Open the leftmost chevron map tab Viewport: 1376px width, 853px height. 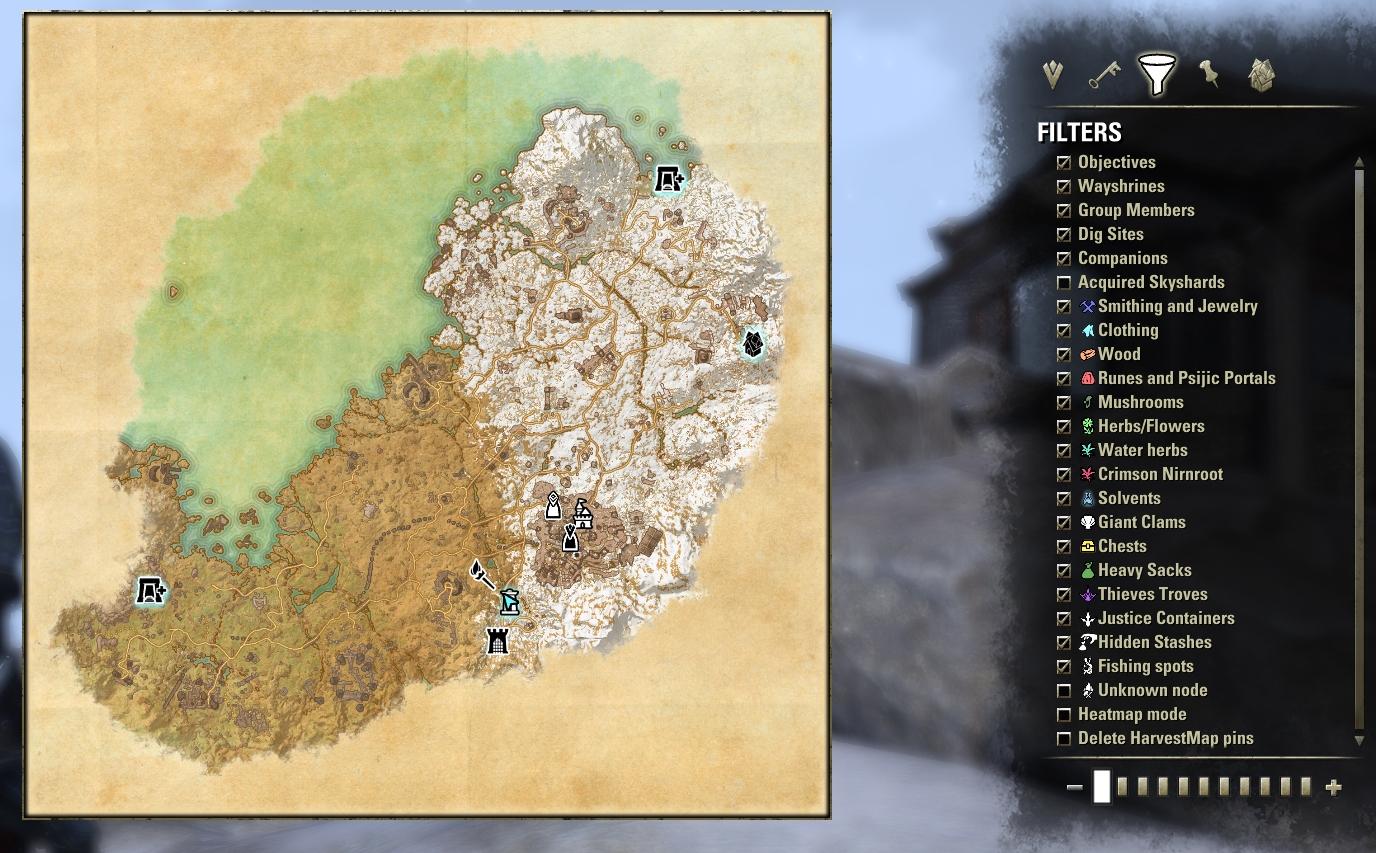point(1051,74)
